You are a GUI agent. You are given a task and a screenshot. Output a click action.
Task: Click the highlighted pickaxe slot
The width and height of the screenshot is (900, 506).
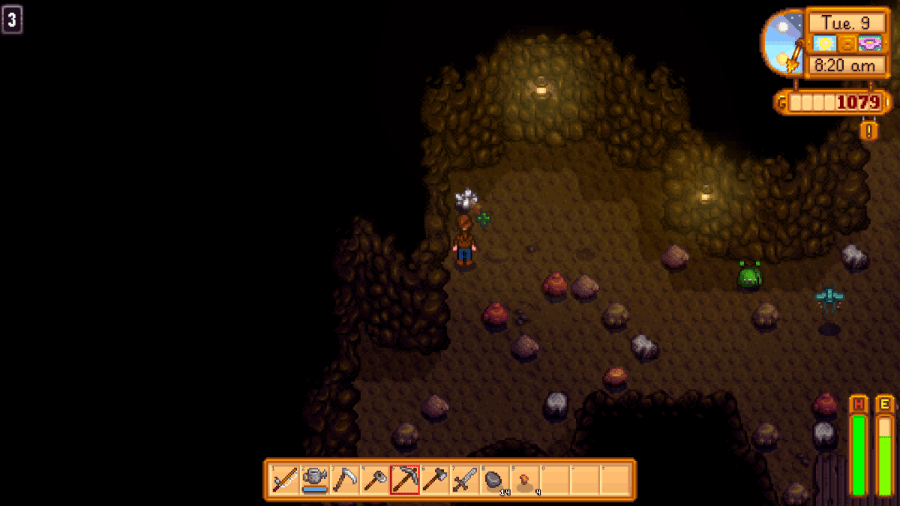[x=405, y=481]
